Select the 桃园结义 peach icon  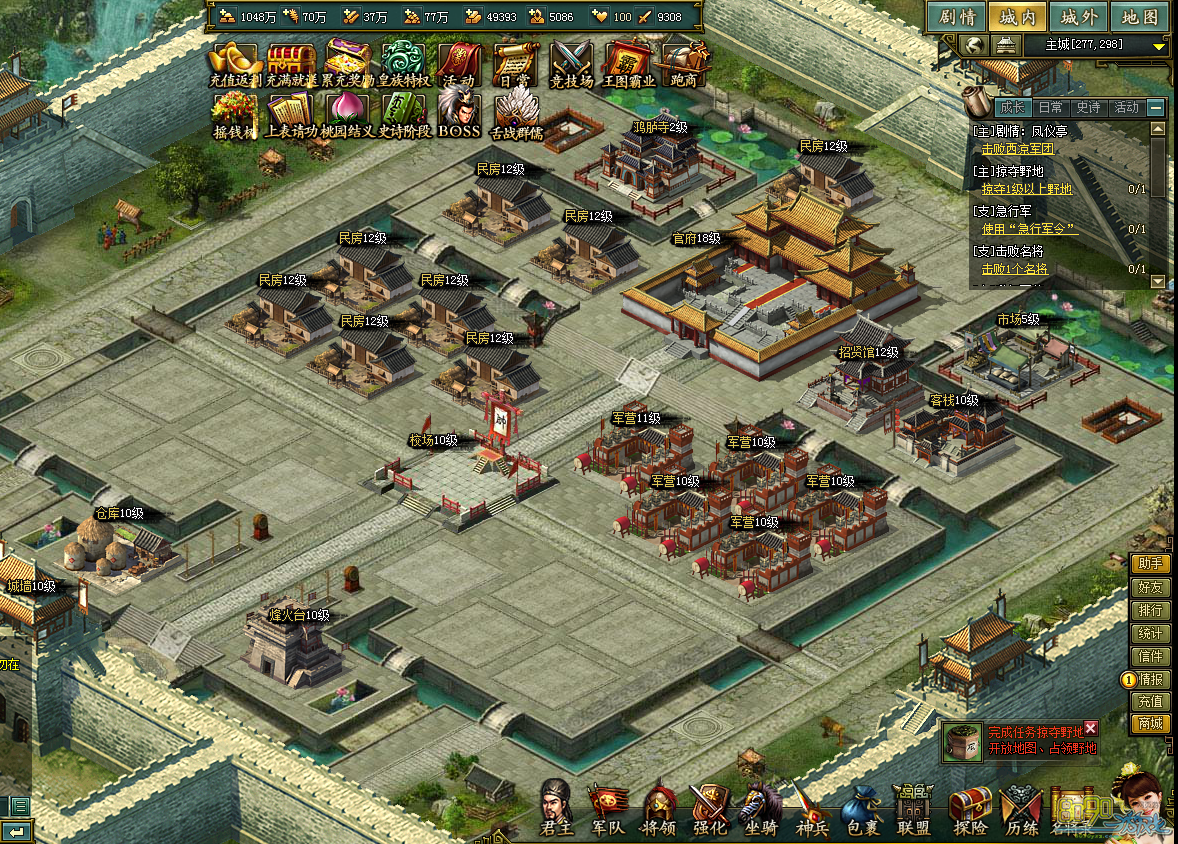347,113
